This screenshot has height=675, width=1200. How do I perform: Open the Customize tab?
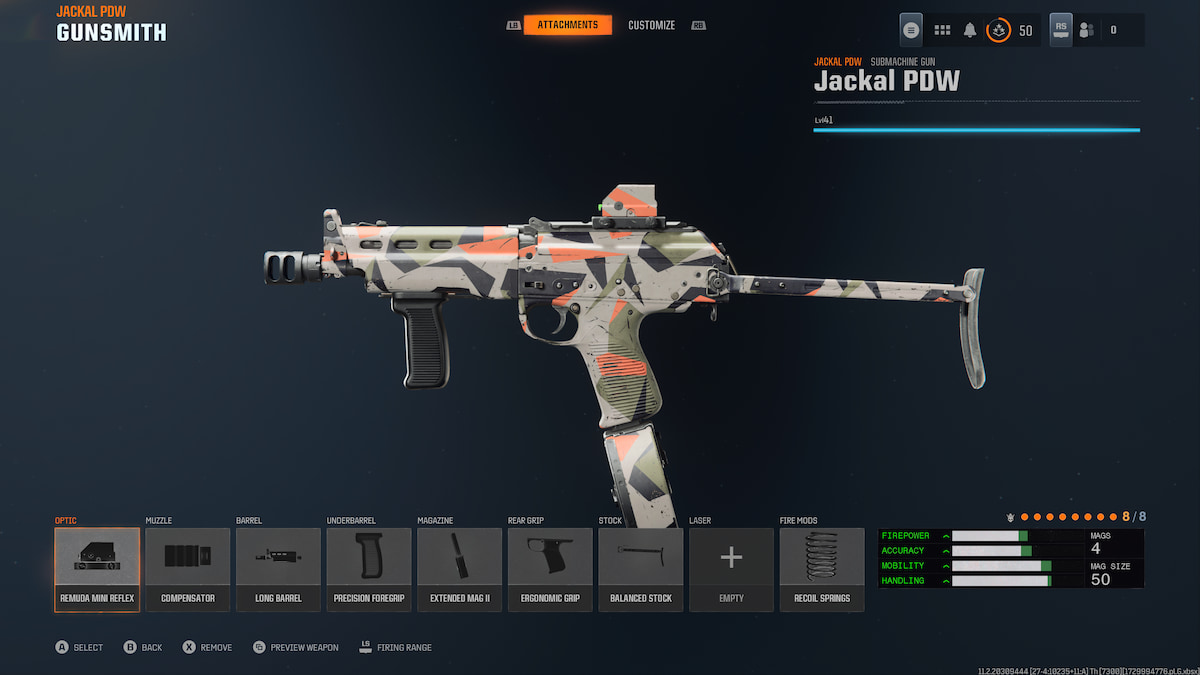[x=651, y=25]
